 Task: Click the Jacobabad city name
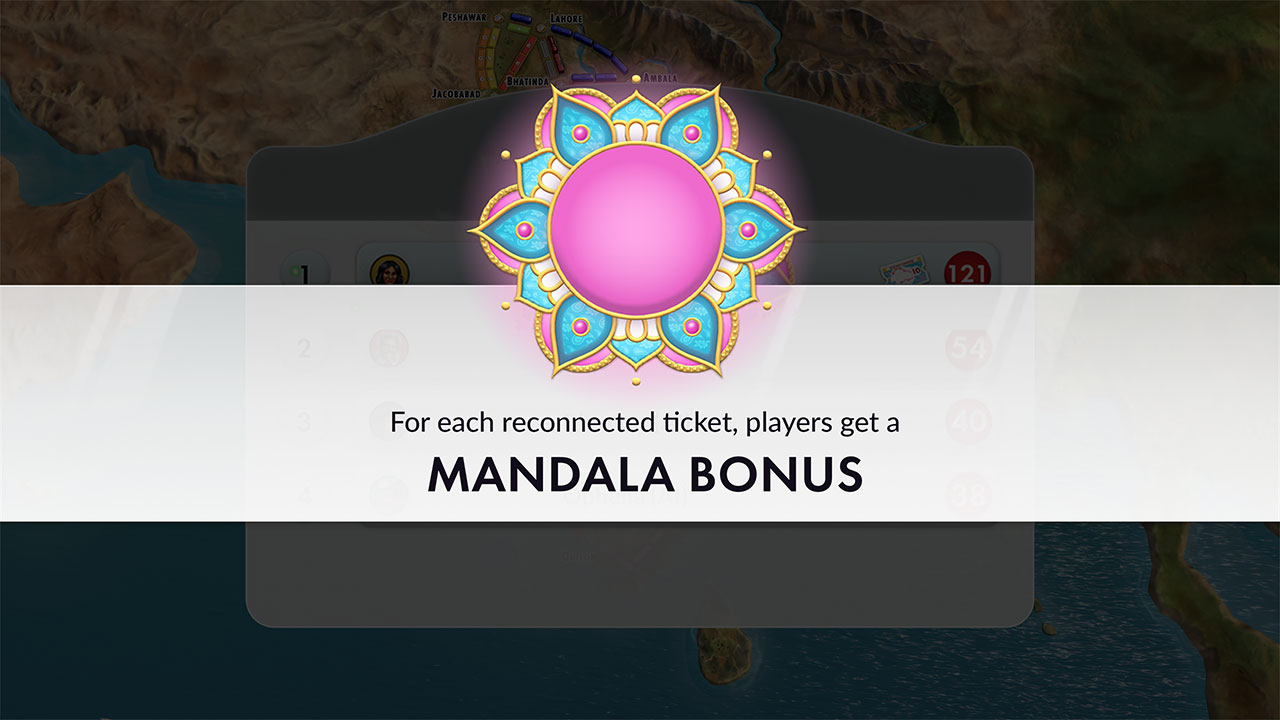pos(457,93)
